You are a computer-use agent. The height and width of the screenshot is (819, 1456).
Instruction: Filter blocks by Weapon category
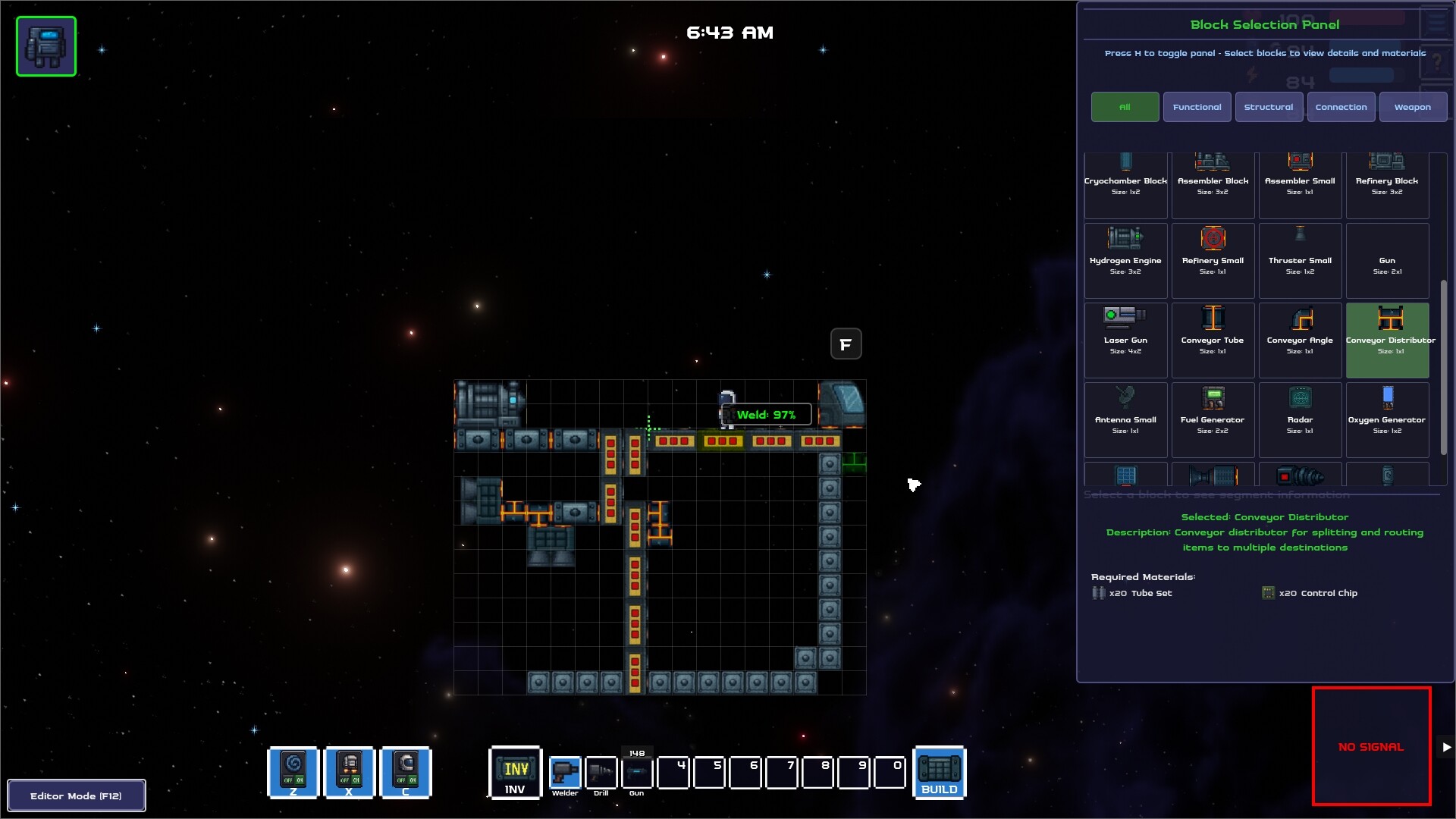click(x=1412, y=107)
